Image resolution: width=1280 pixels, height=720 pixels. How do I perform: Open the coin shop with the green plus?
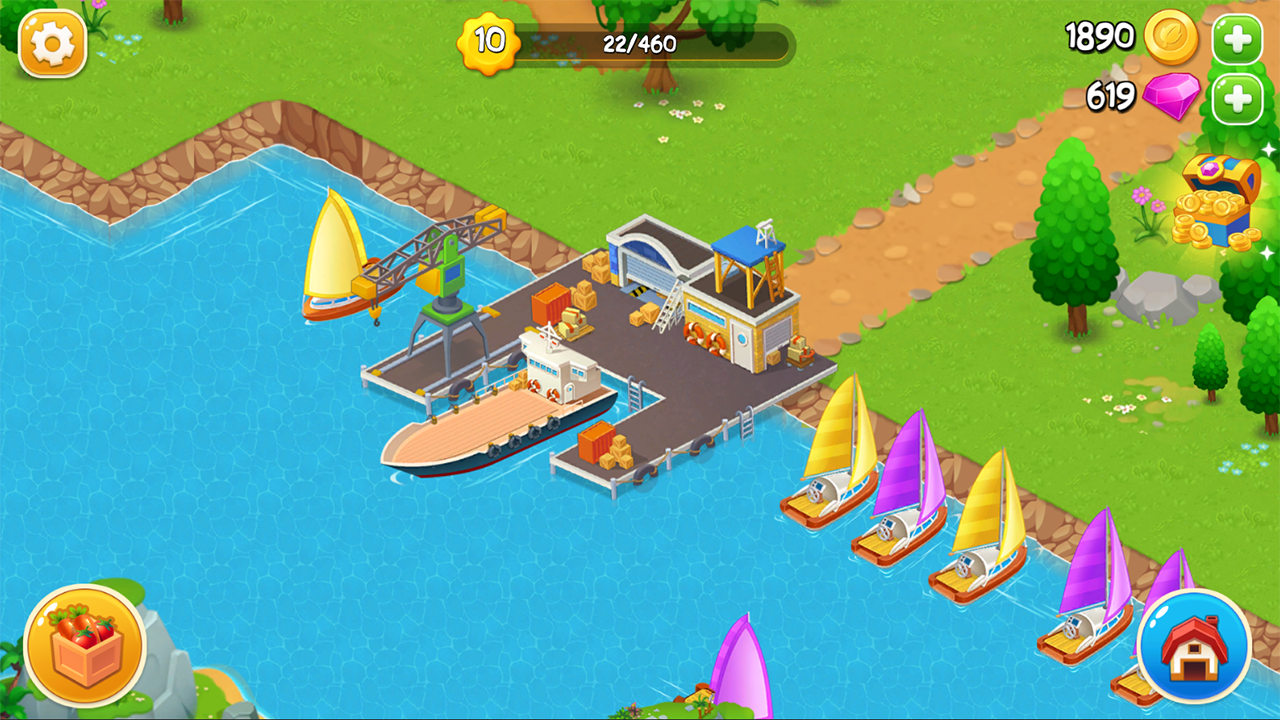pyautogui.click(x=1237, y=39)
